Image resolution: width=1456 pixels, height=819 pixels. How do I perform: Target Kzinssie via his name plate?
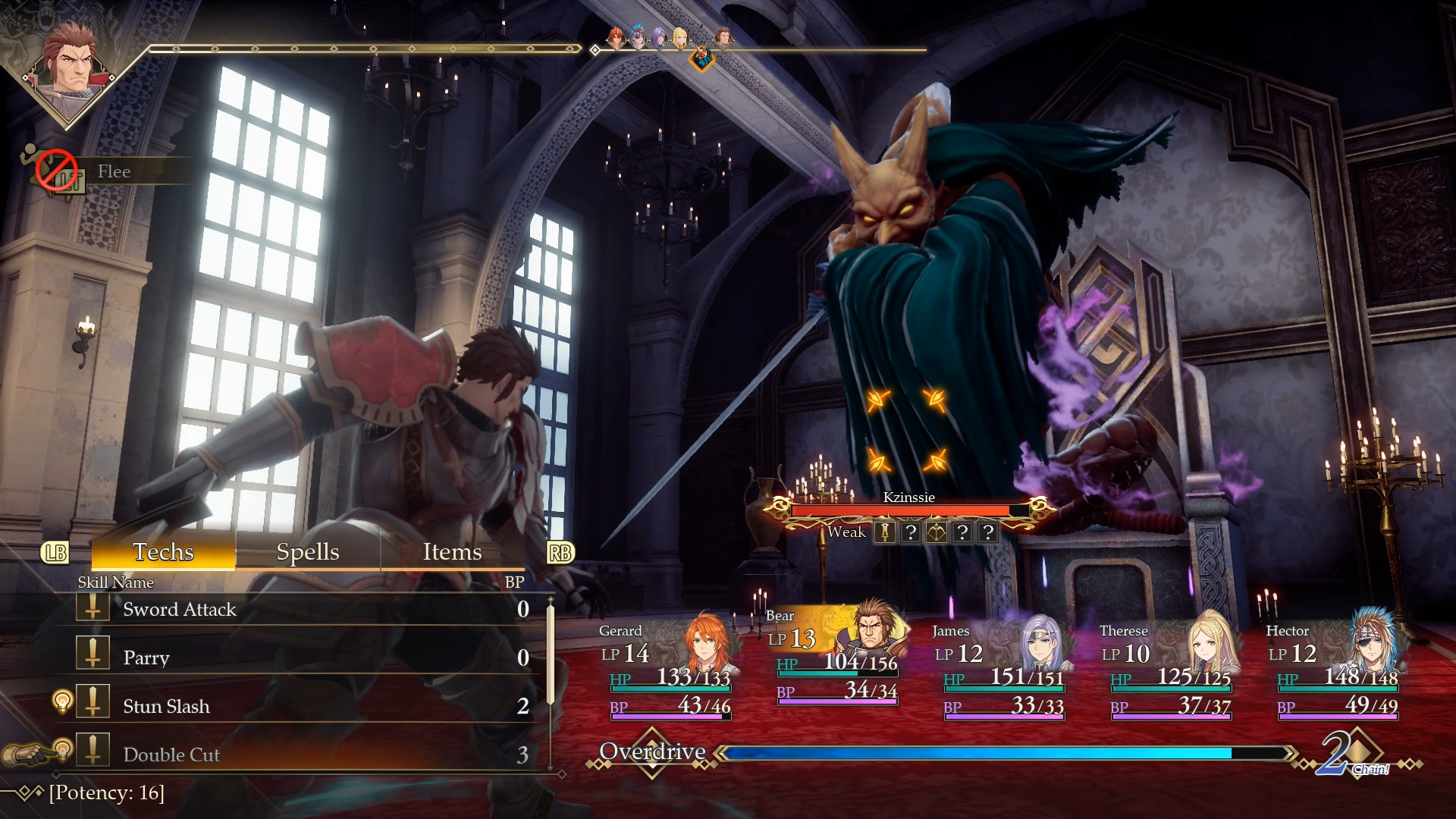(x=908, y=498)
